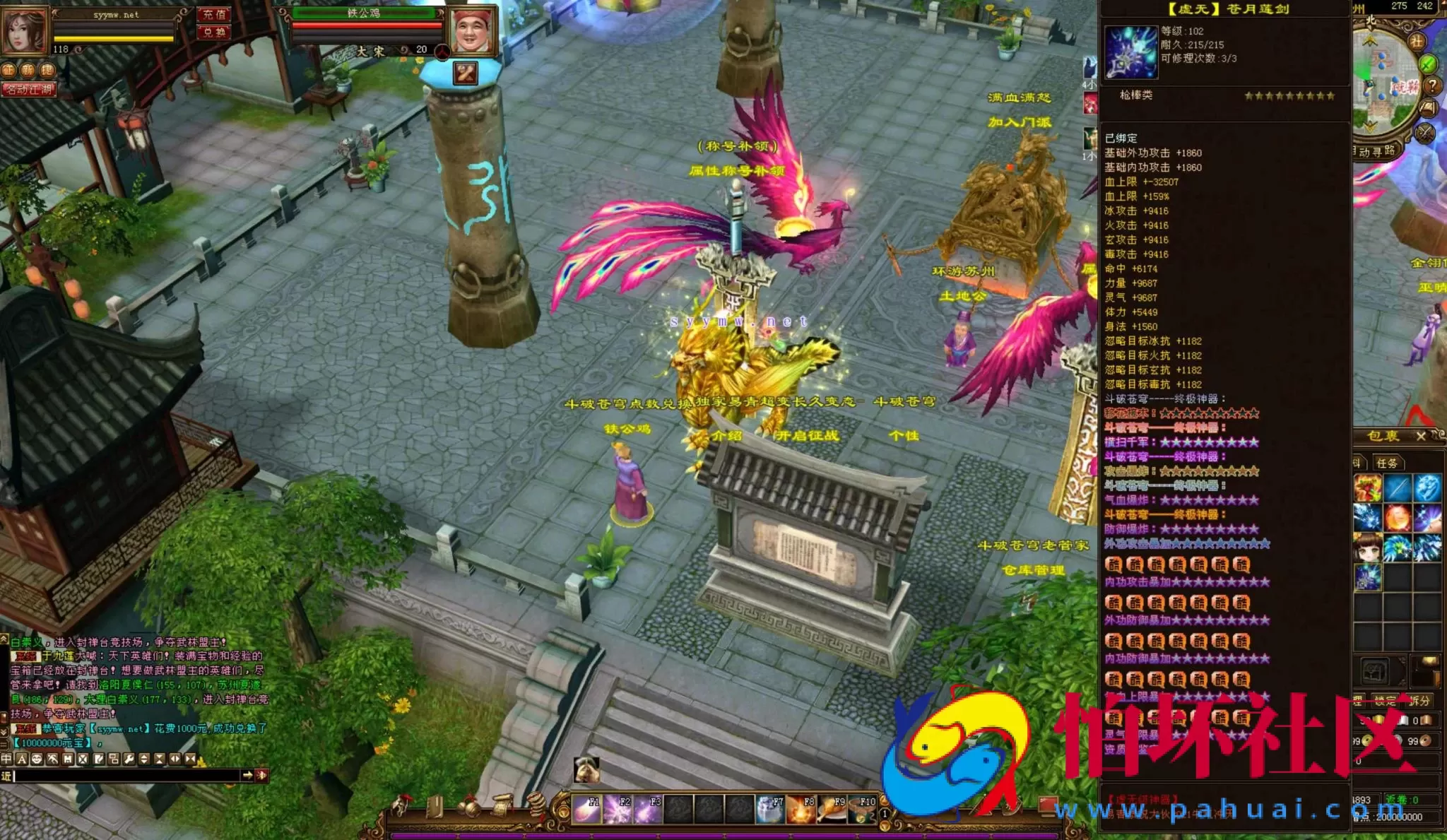Use the F8 fire burst skill

(801, 810)
